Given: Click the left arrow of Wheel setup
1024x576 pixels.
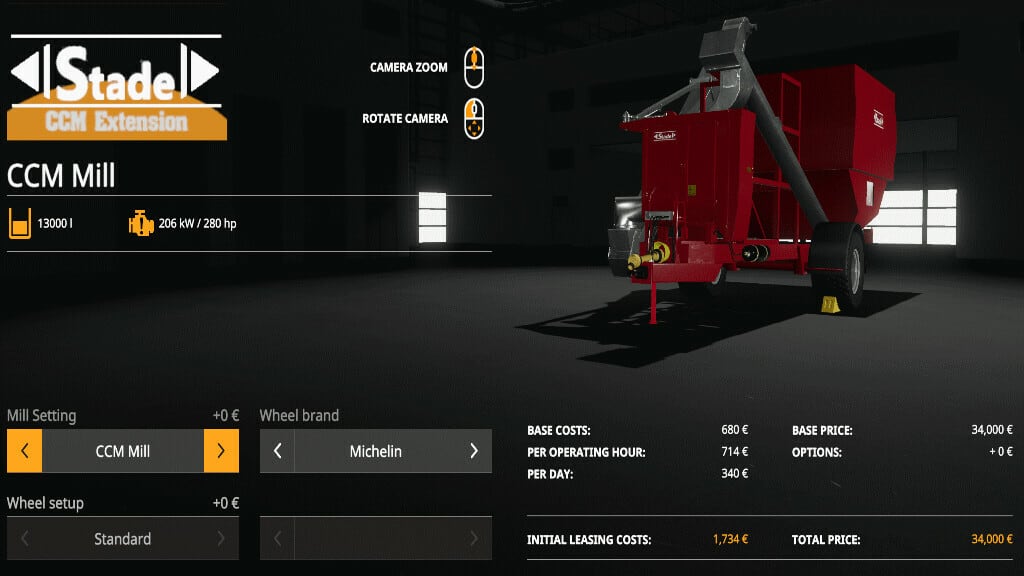Looking at the screenshot, I should tap(24, 539).
